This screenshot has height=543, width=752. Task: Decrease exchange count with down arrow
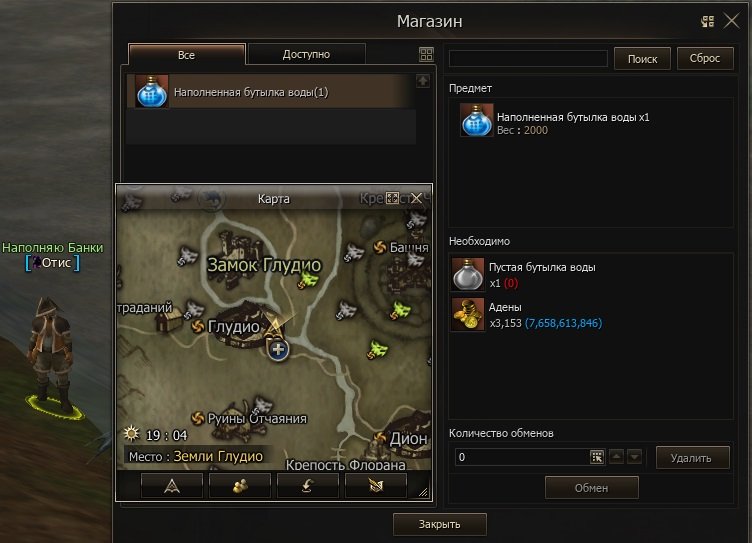click(634, 457)
